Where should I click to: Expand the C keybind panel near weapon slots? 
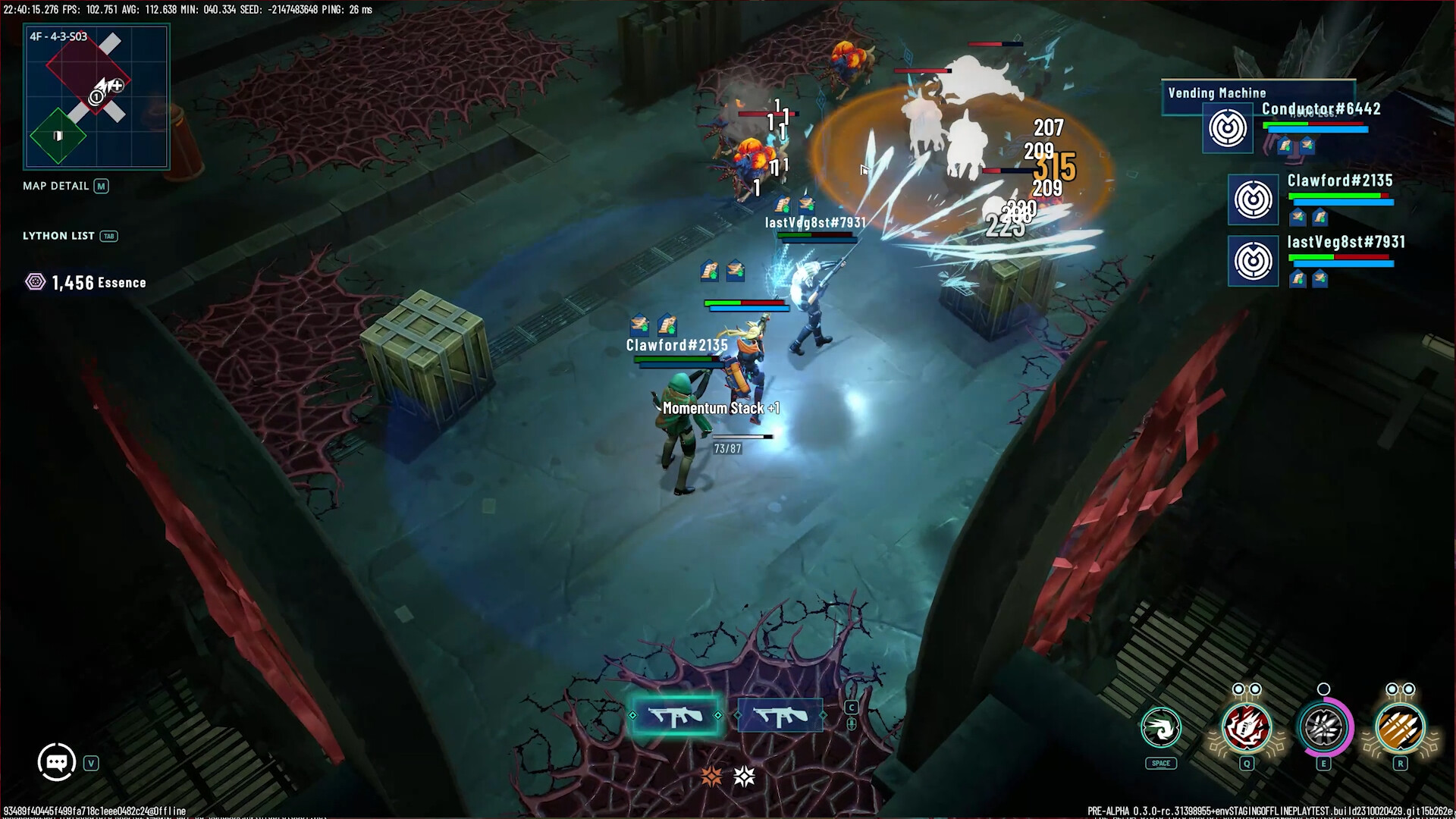851,705
